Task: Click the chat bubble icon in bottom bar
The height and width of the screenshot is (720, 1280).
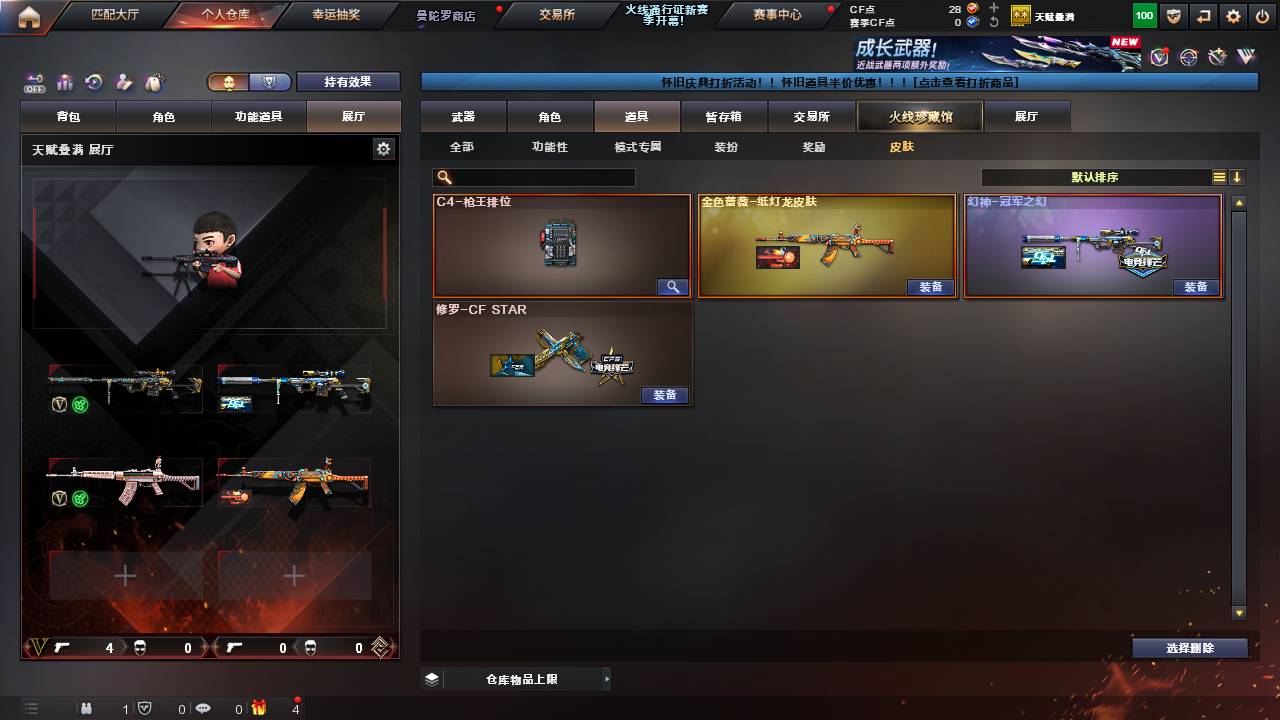Action: point(203,709)
